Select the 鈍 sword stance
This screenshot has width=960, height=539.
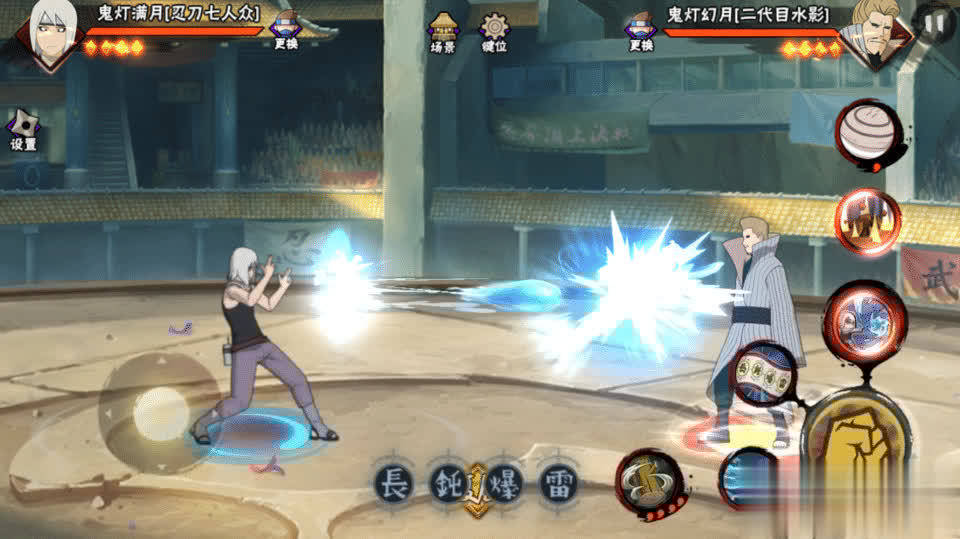click(x=447, y=483)
